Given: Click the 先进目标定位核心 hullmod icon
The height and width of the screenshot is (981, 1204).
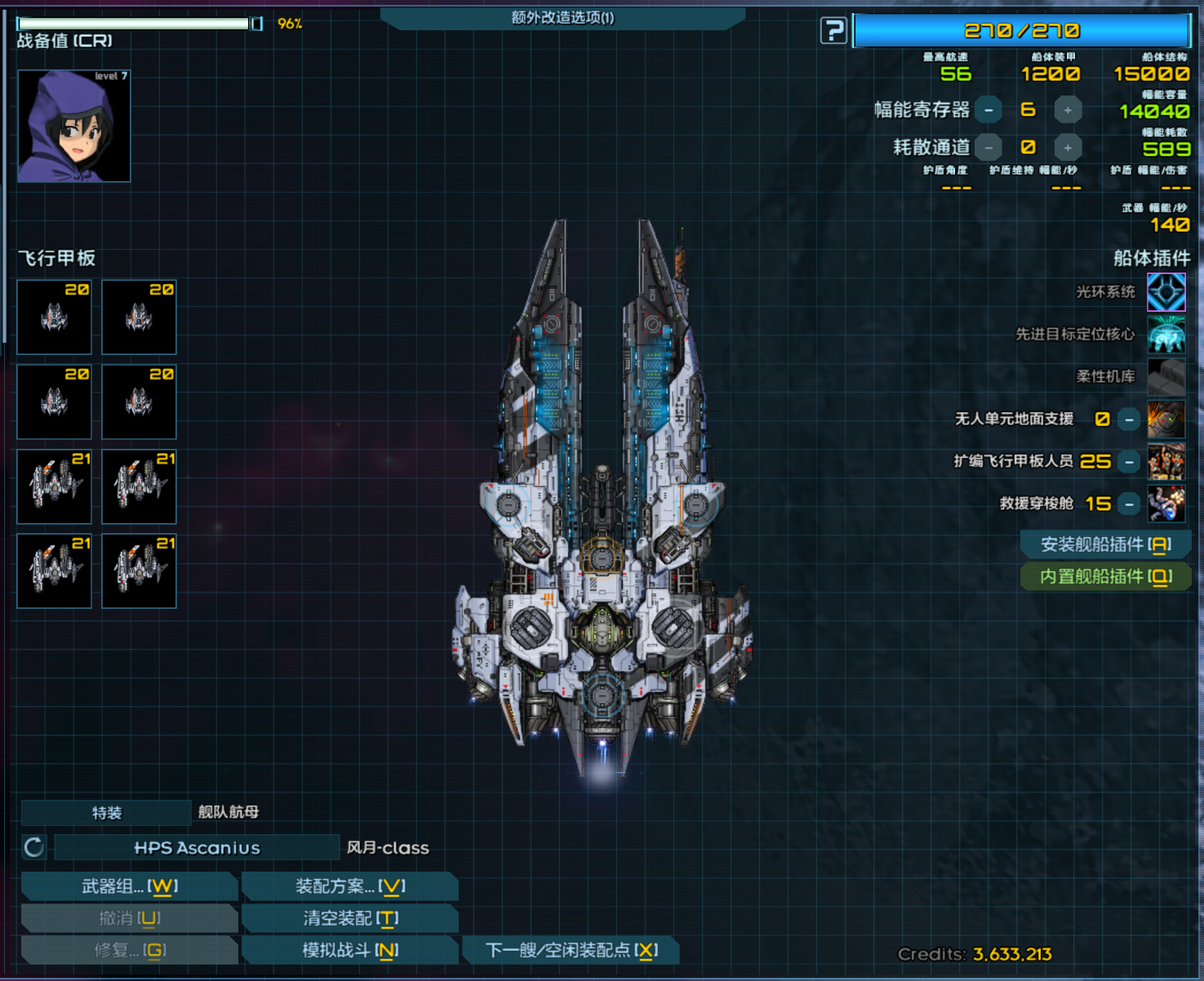Looking at the screenshot, I should click(1166, 334).
